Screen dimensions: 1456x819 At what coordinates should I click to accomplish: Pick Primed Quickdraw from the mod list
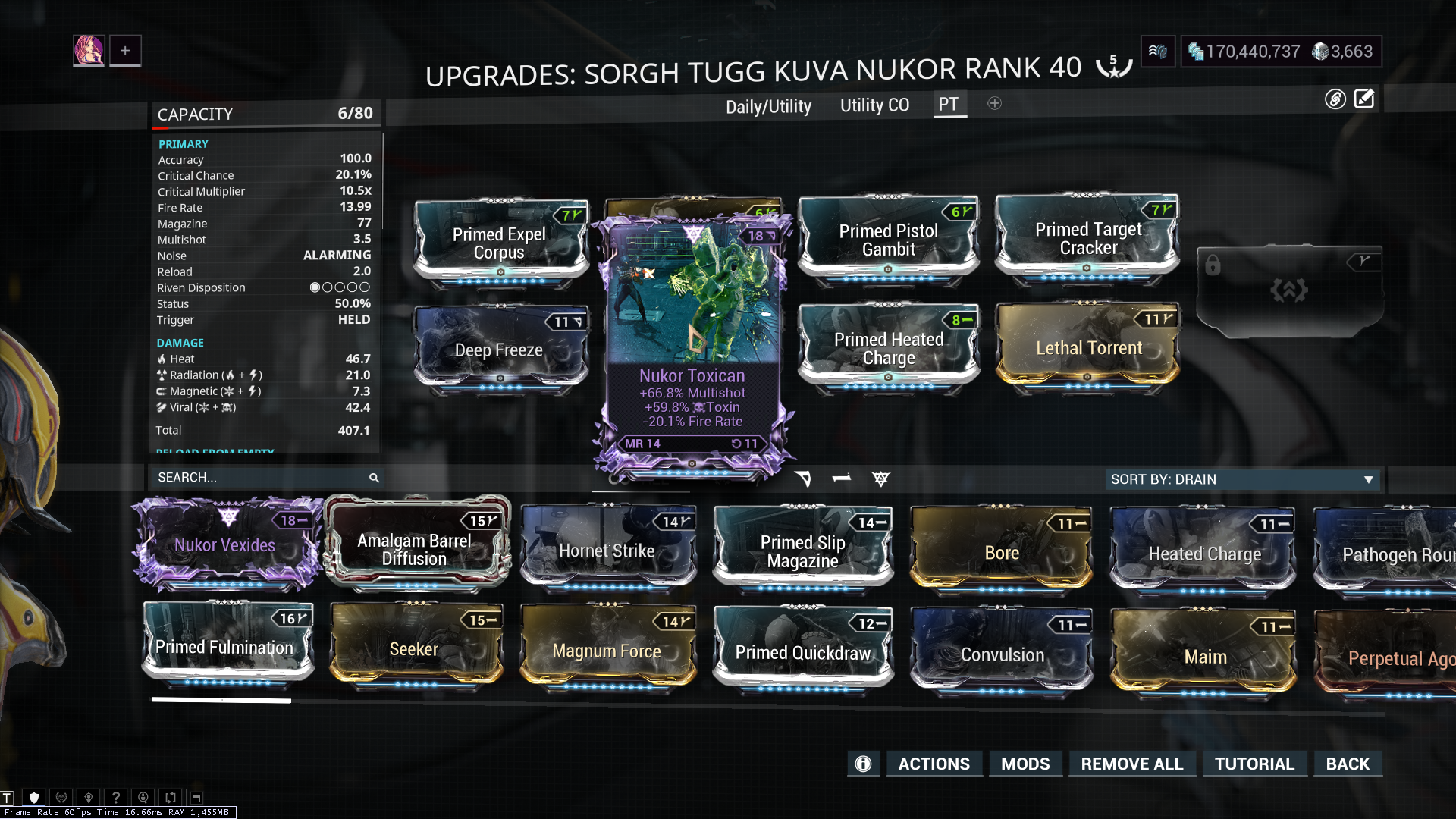803,652
